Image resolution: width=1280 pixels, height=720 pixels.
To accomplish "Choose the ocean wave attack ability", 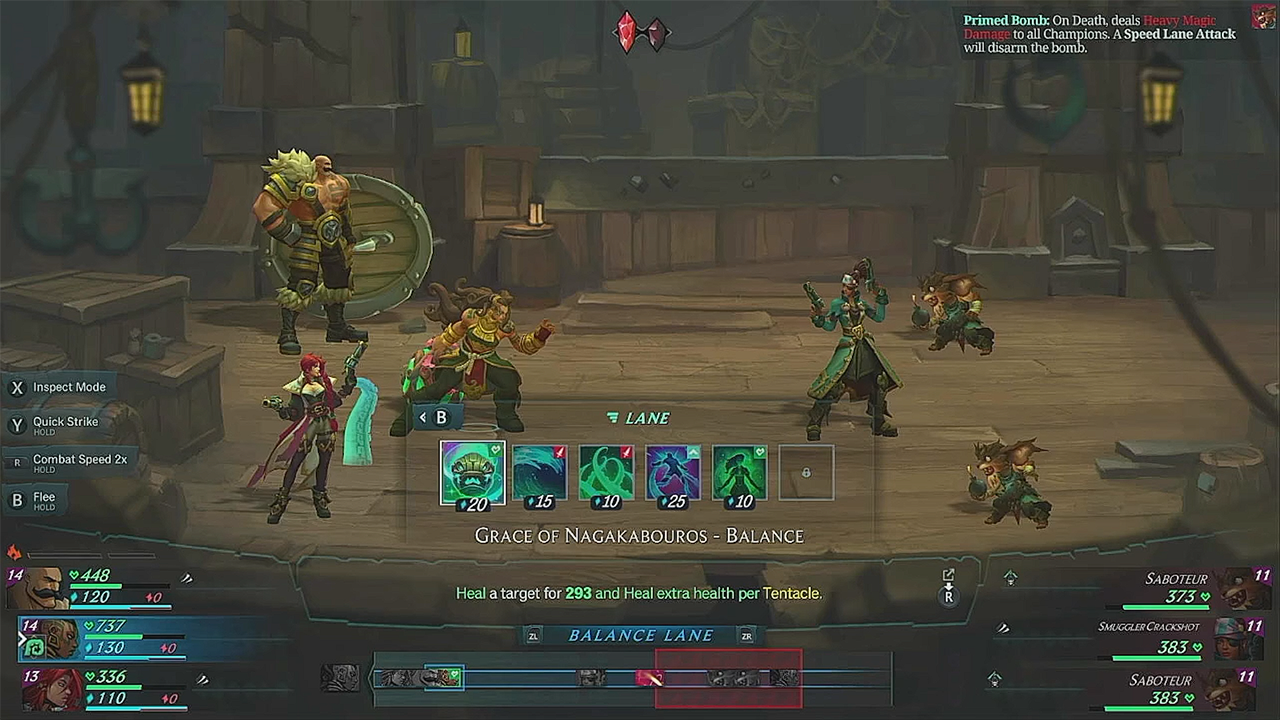I will 539,473.
